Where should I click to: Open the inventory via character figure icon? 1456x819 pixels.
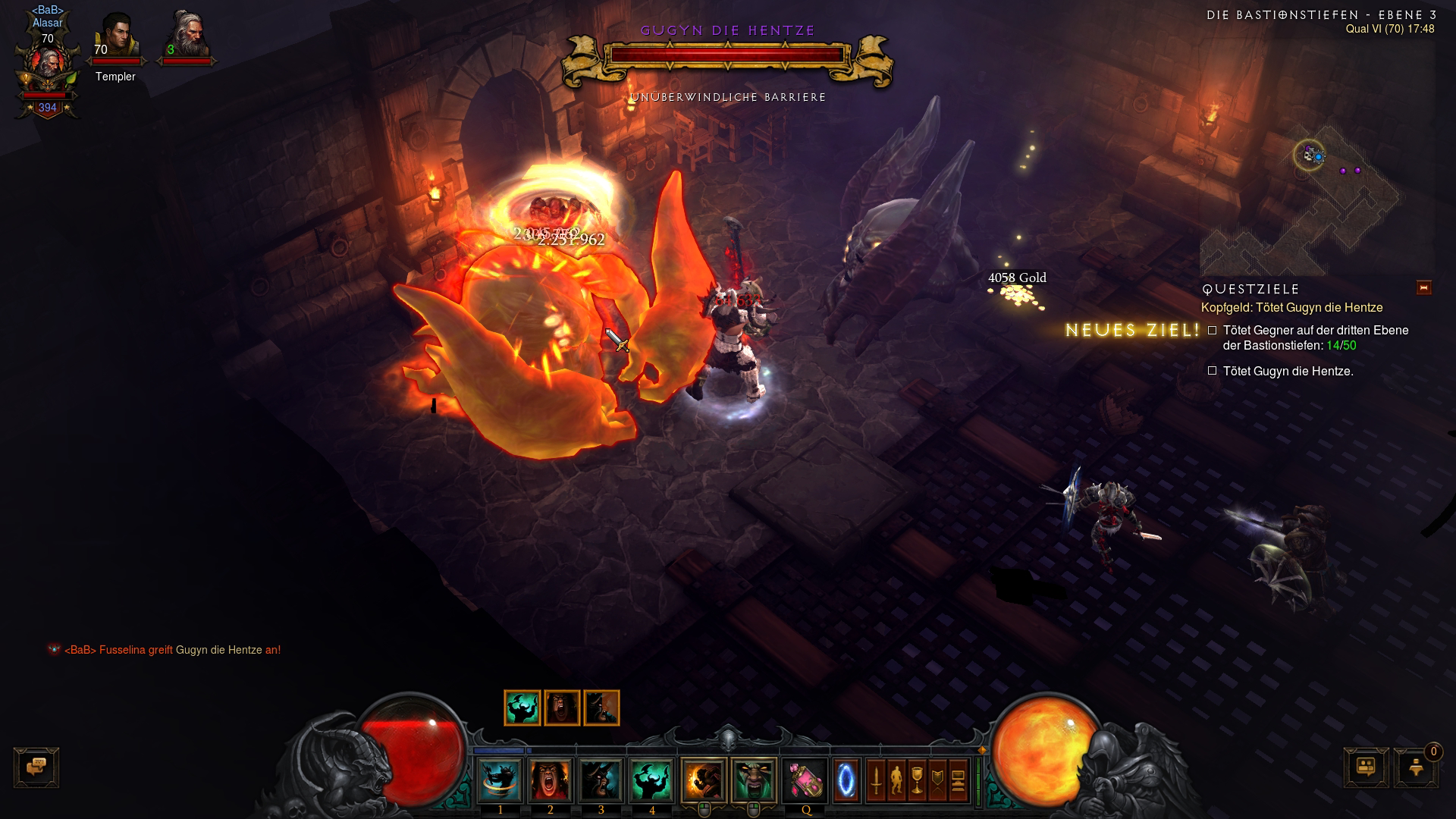896,780
